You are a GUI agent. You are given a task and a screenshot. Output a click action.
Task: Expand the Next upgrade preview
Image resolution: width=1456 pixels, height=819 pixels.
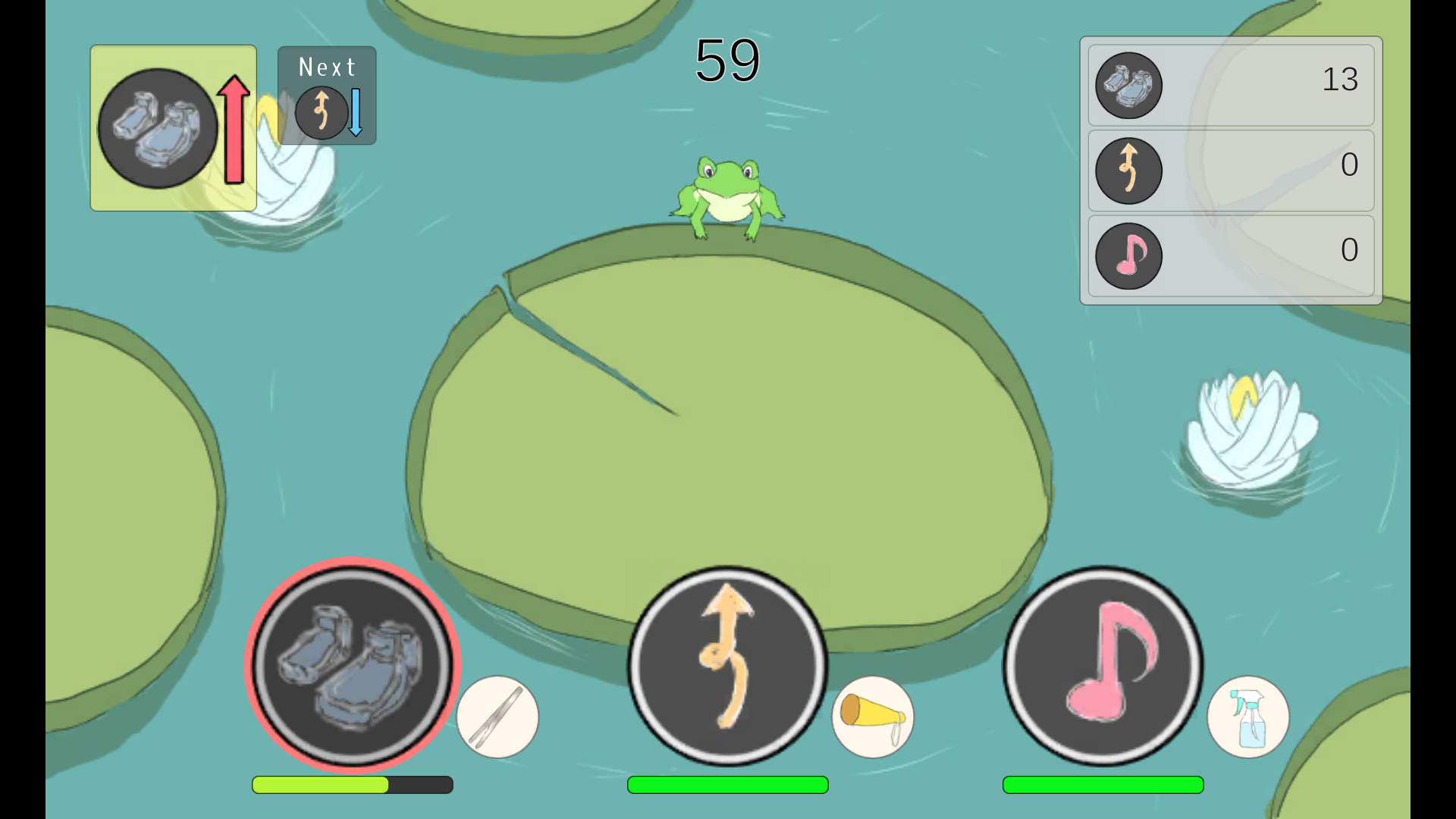click(x=326, y=95)
